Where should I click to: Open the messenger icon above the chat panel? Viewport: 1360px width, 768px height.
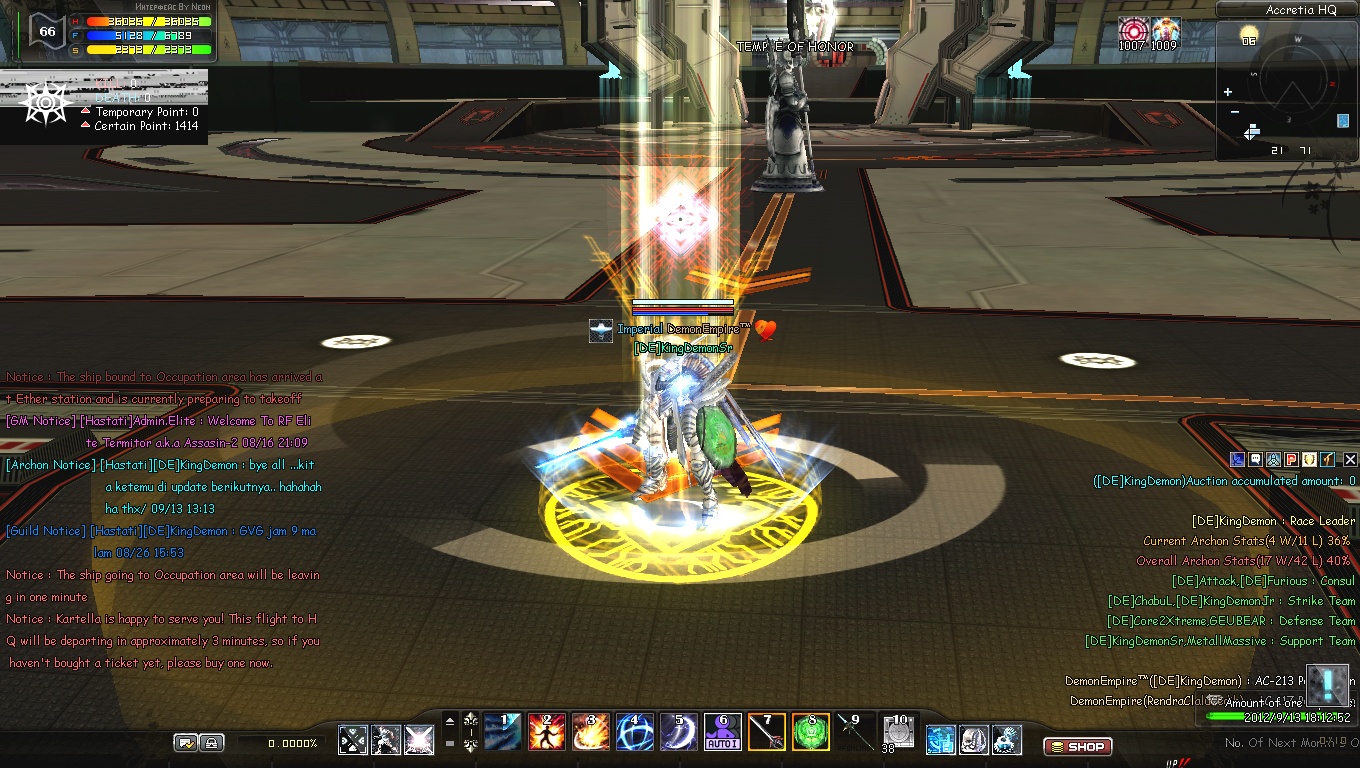tap(1236, 459)
